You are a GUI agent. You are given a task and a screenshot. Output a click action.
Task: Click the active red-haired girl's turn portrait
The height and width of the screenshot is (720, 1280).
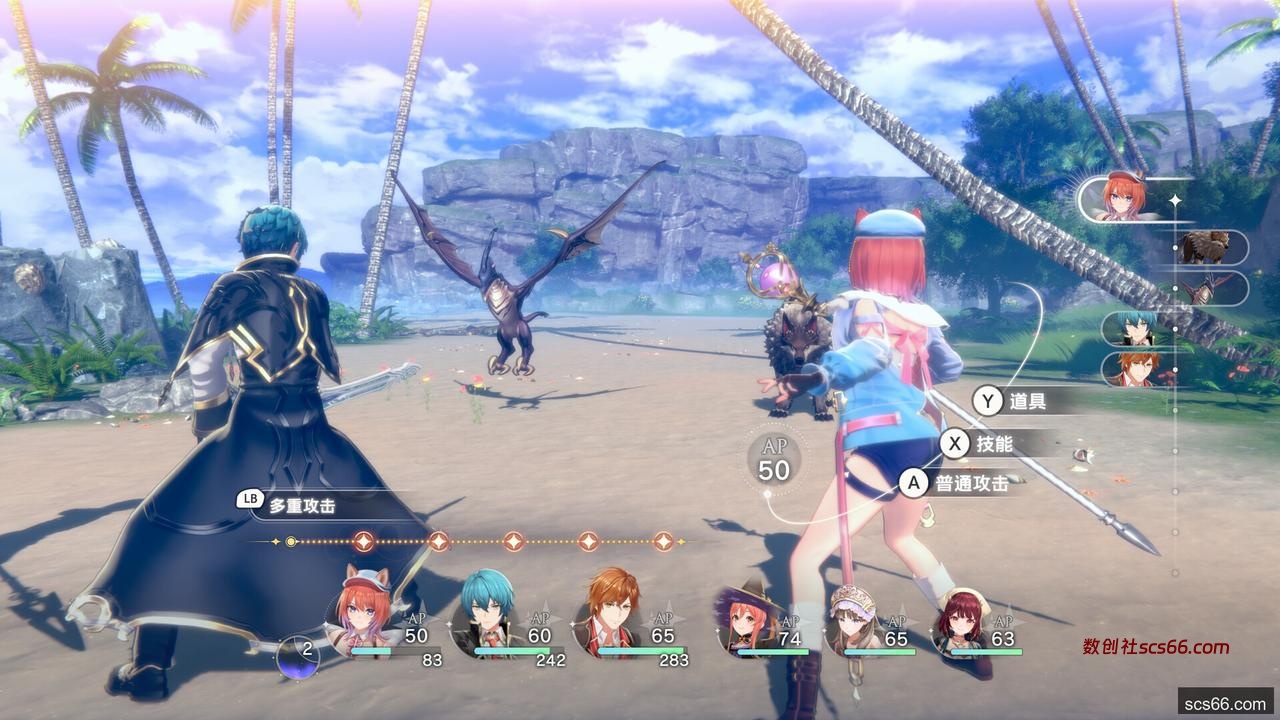point(1123,197)
